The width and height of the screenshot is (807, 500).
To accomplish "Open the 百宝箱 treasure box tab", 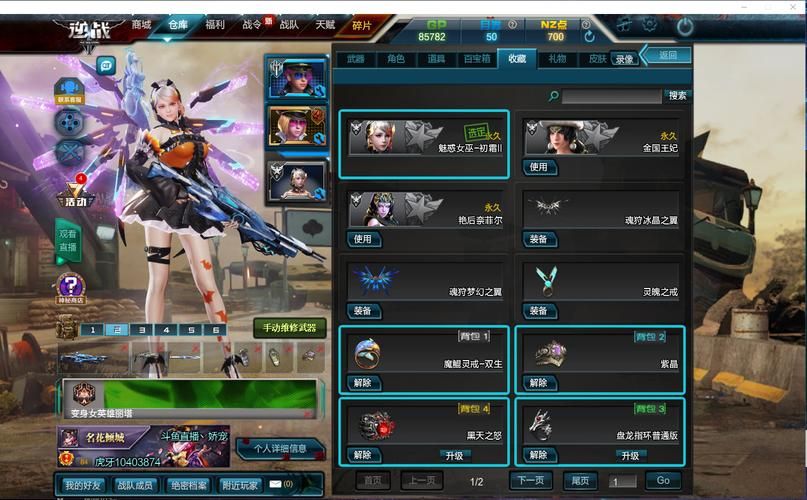I will coord(477,59).
